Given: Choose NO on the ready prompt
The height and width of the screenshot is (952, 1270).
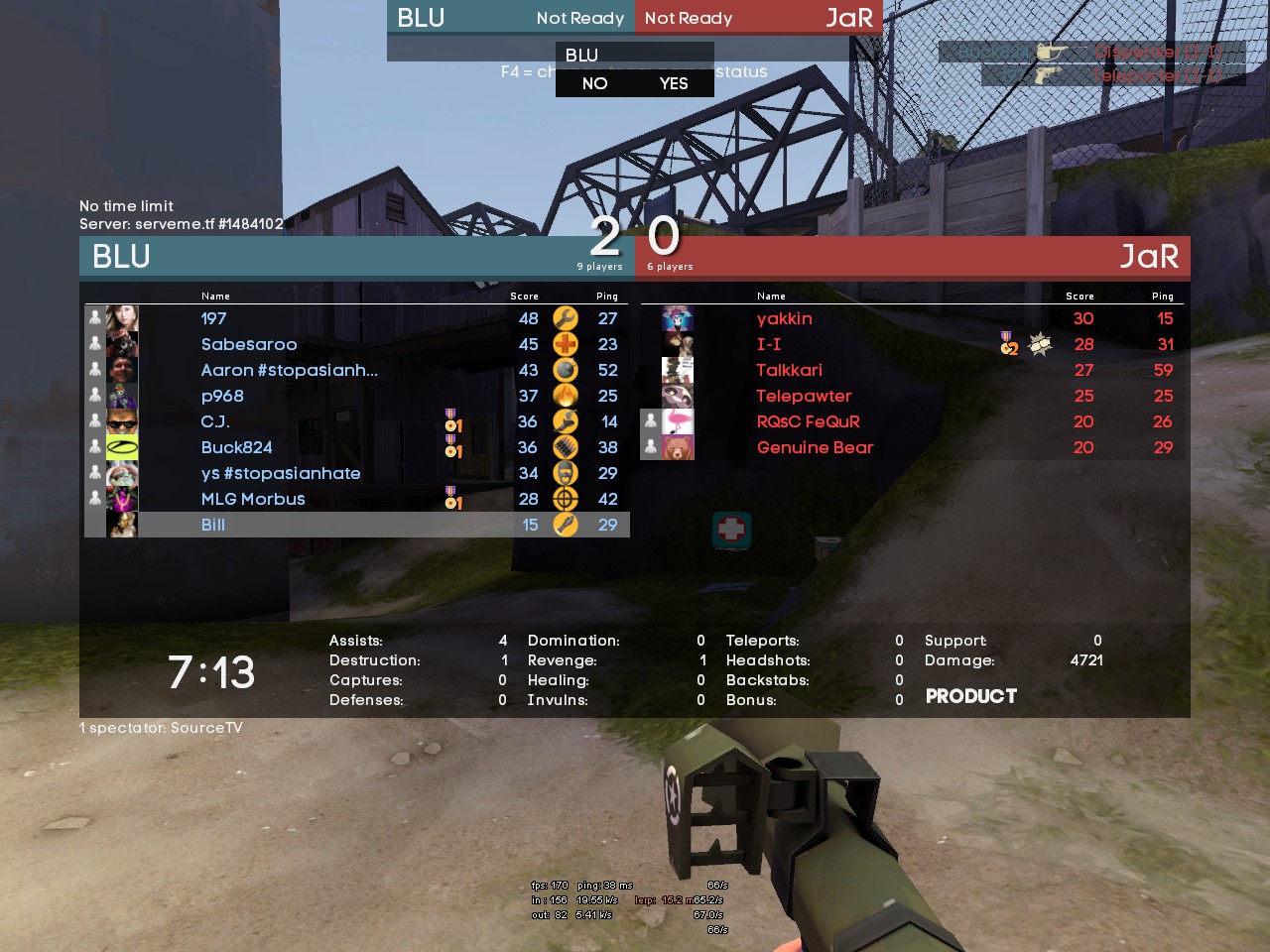Looking at the screenshot, I should tap(595, 83).
